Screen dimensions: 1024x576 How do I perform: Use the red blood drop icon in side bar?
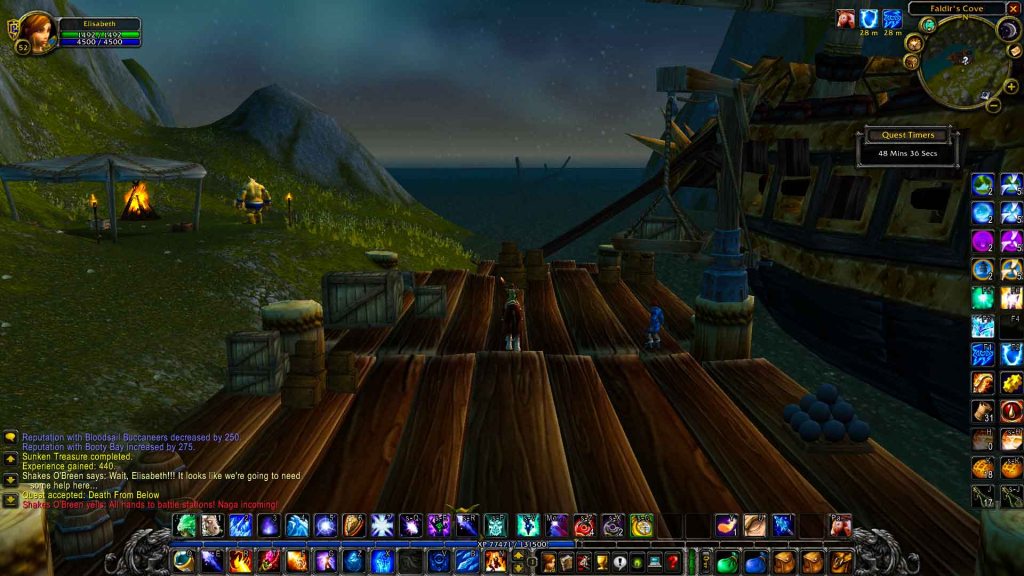pyautogui.click(x=1011, y=411)
